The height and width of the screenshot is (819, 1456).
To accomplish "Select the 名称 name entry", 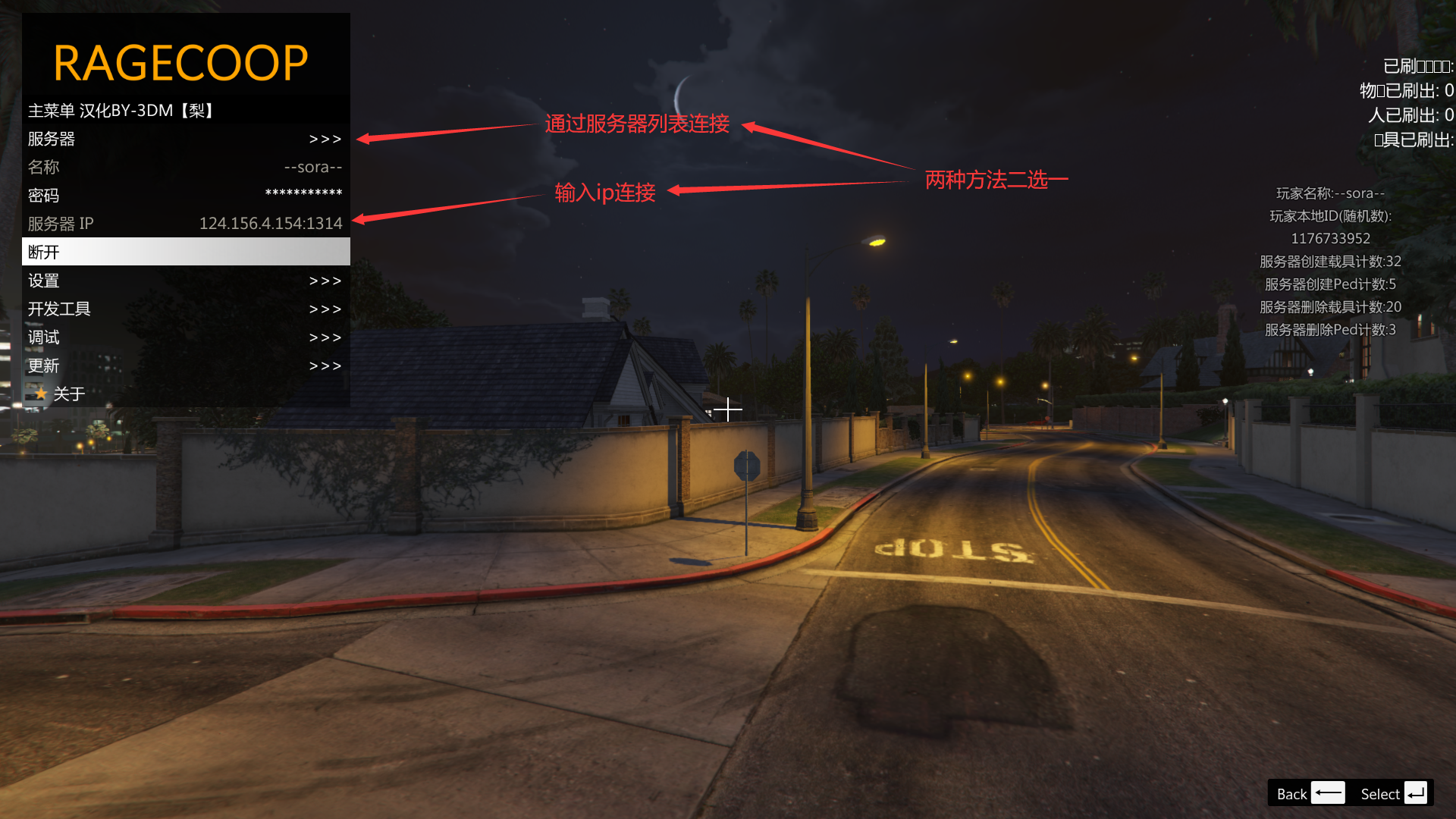I will click(185, 167).
